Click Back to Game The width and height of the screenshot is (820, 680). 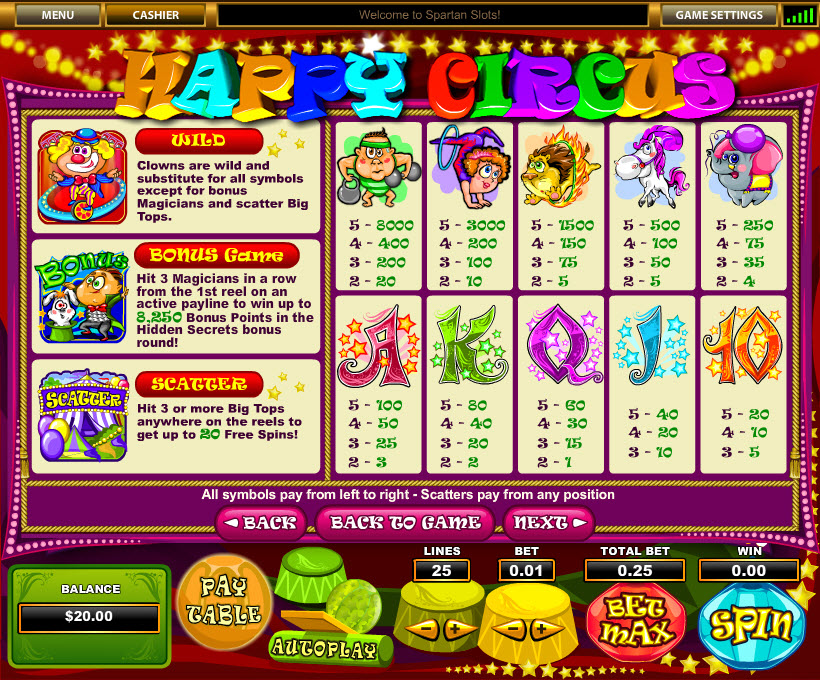pos(406,522)
